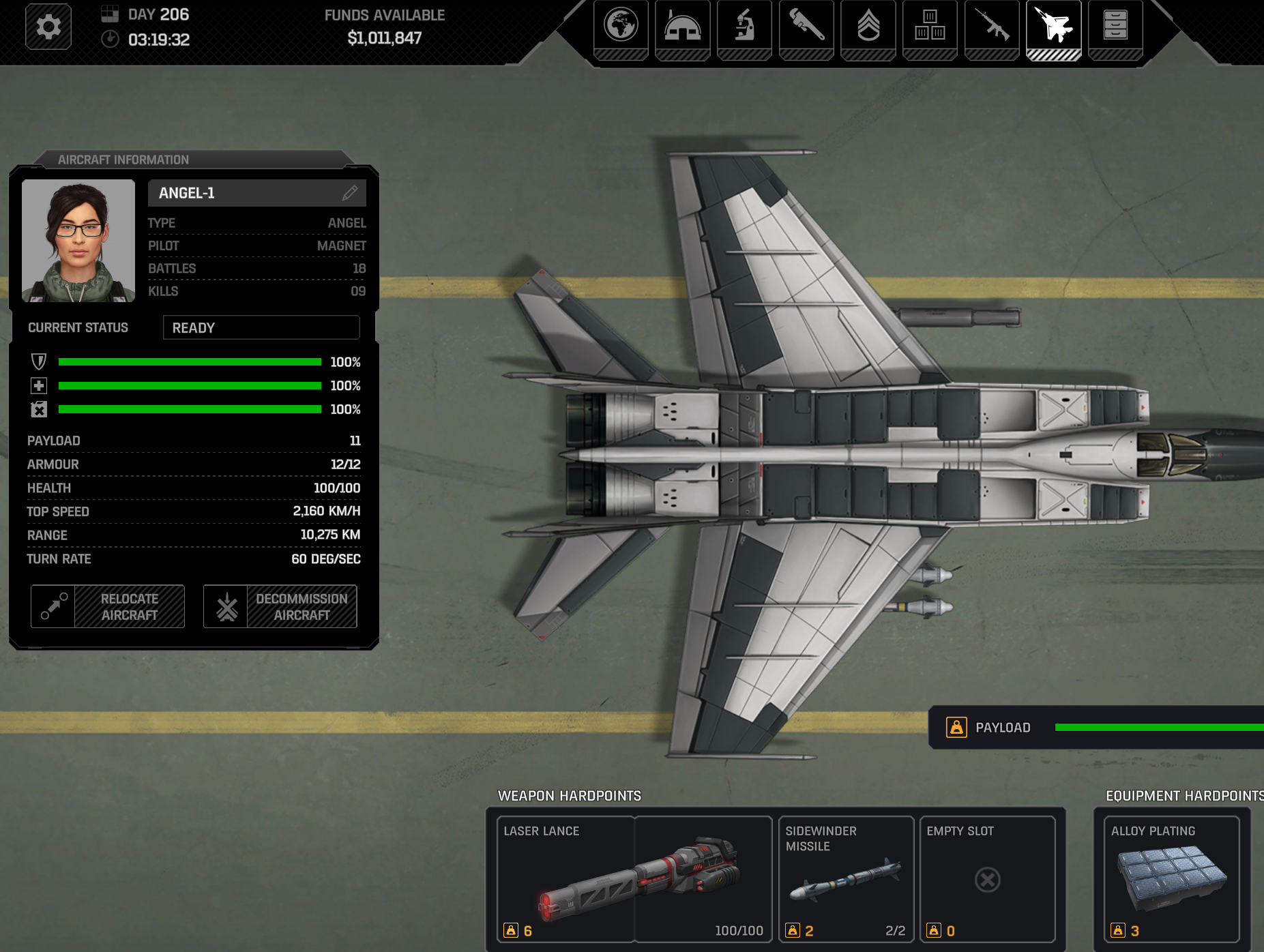This screenshot has height=952, width=1264.
Task: Open the Alloy Plating equipment hardpoint
Action: click(1171, 879)
